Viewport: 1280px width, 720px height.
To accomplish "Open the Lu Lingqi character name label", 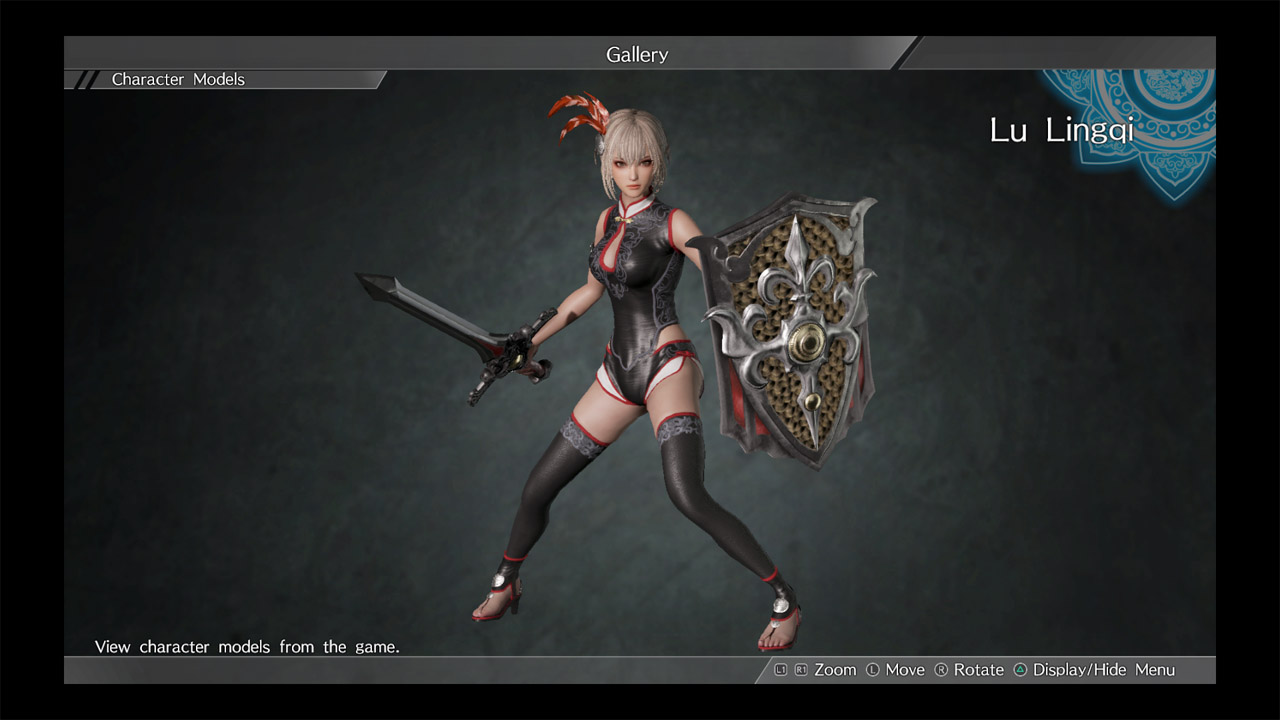I will (x=1063, y=130).
